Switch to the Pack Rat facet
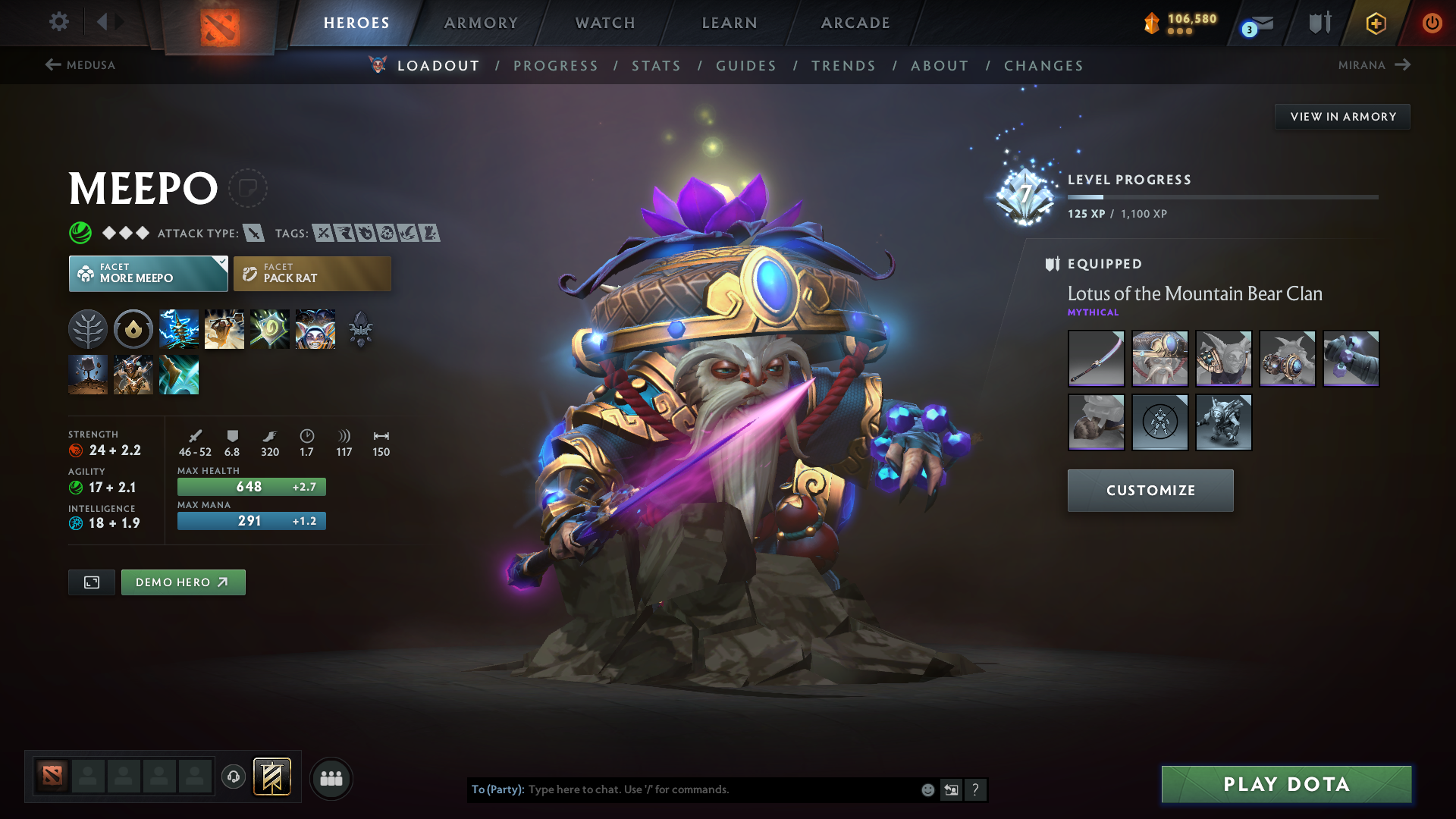 click(x=312, y=273)
